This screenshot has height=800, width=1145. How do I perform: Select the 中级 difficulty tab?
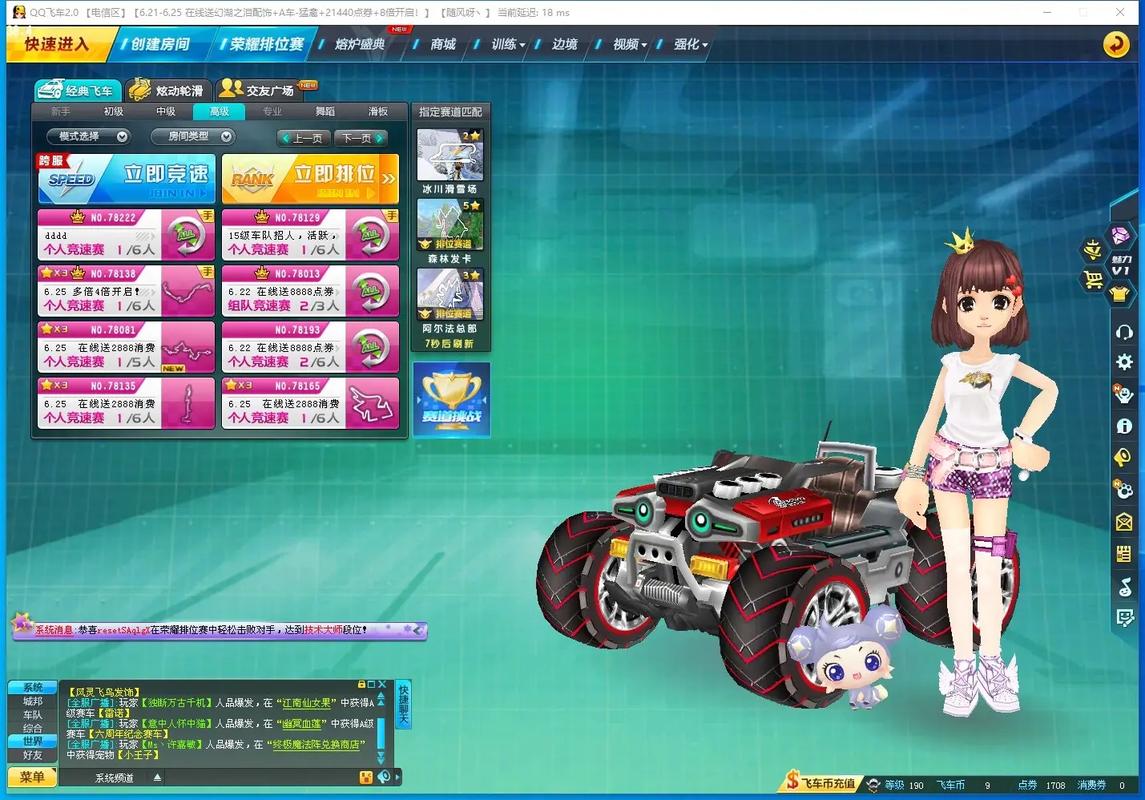click(166, 112)
